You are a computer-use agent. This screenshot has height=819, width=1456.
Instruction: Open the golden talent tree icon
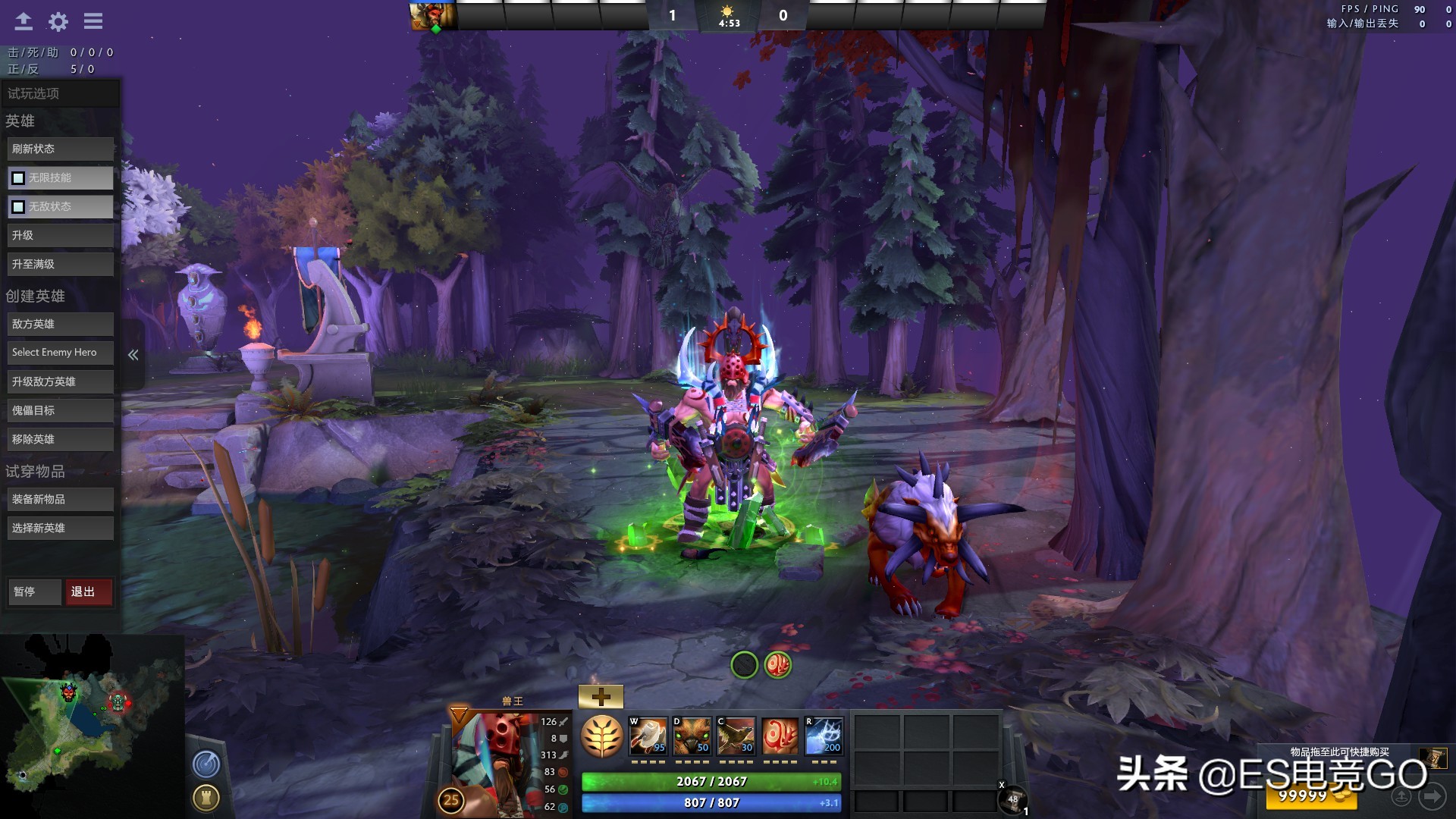[602, 736]
